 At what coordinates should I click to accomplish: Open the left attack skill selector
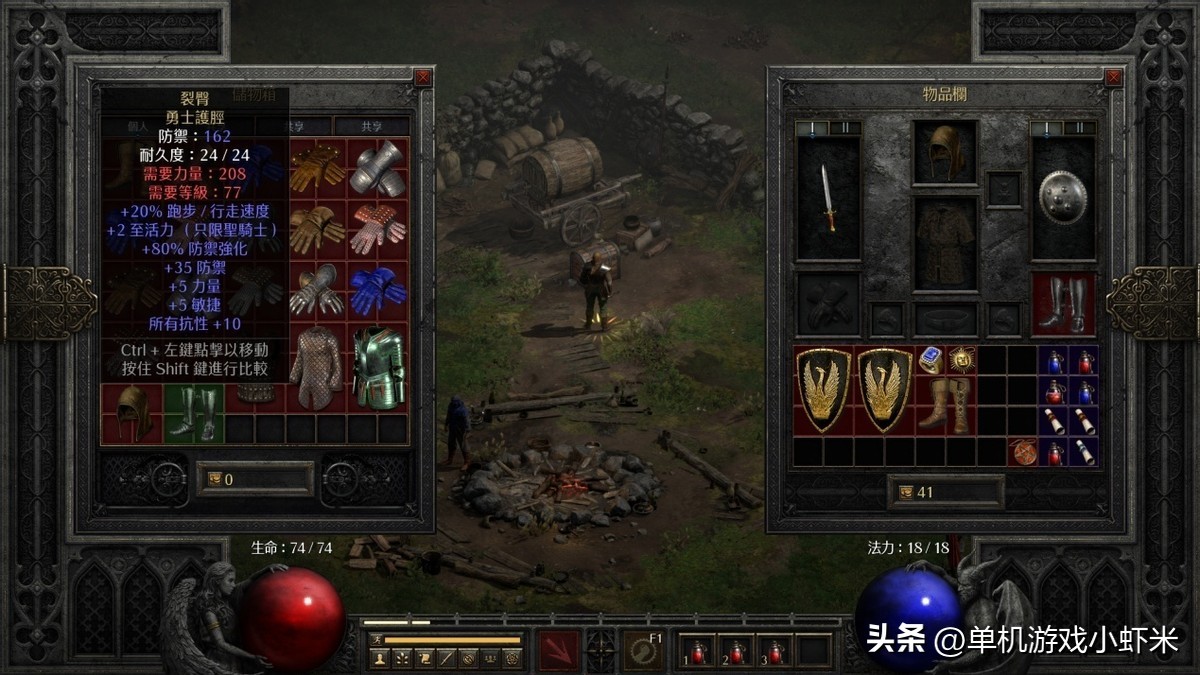[559, 649]
